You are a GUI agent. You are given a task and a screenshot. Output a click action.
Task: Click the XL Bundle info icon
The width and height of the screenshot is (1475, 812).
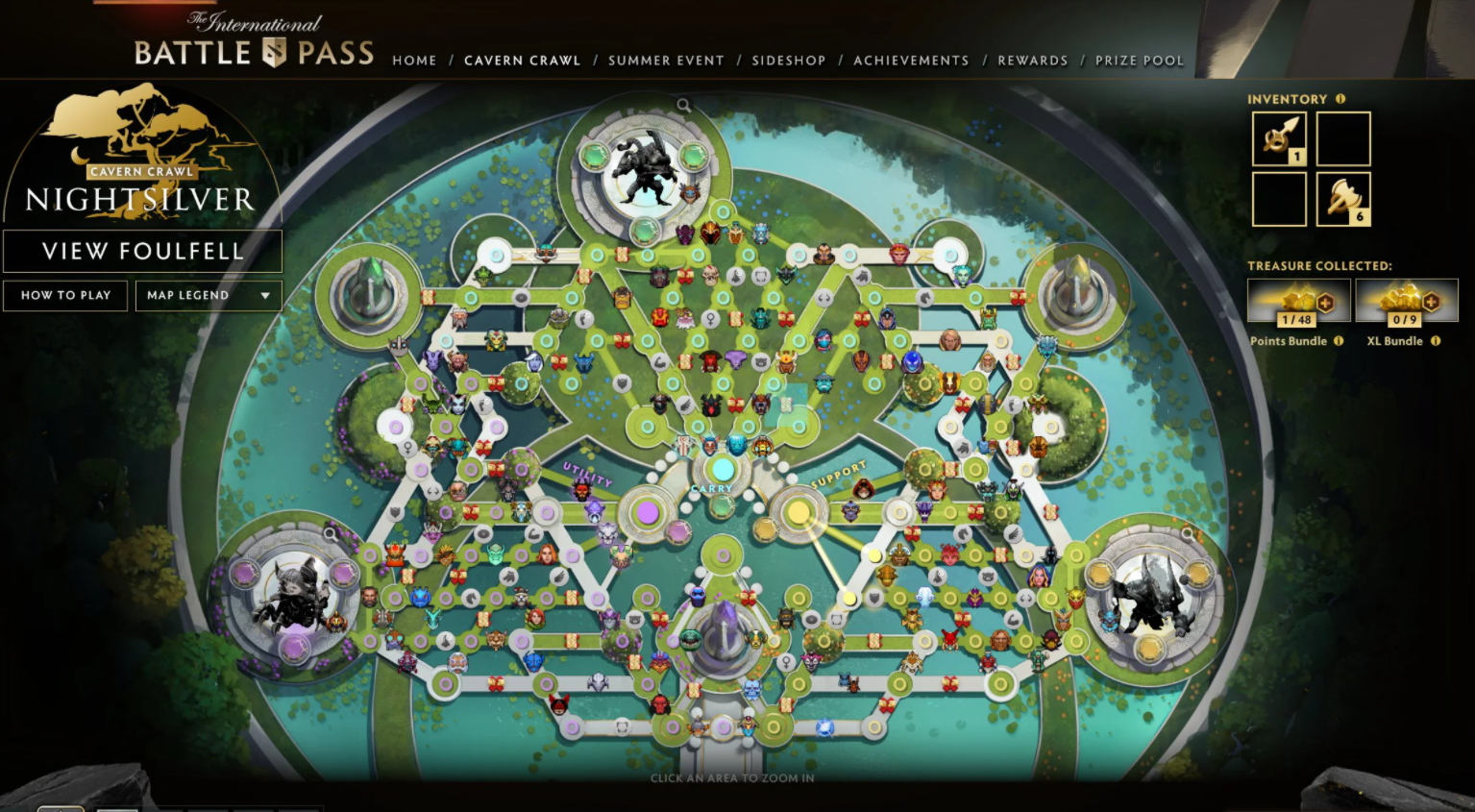1436,341
